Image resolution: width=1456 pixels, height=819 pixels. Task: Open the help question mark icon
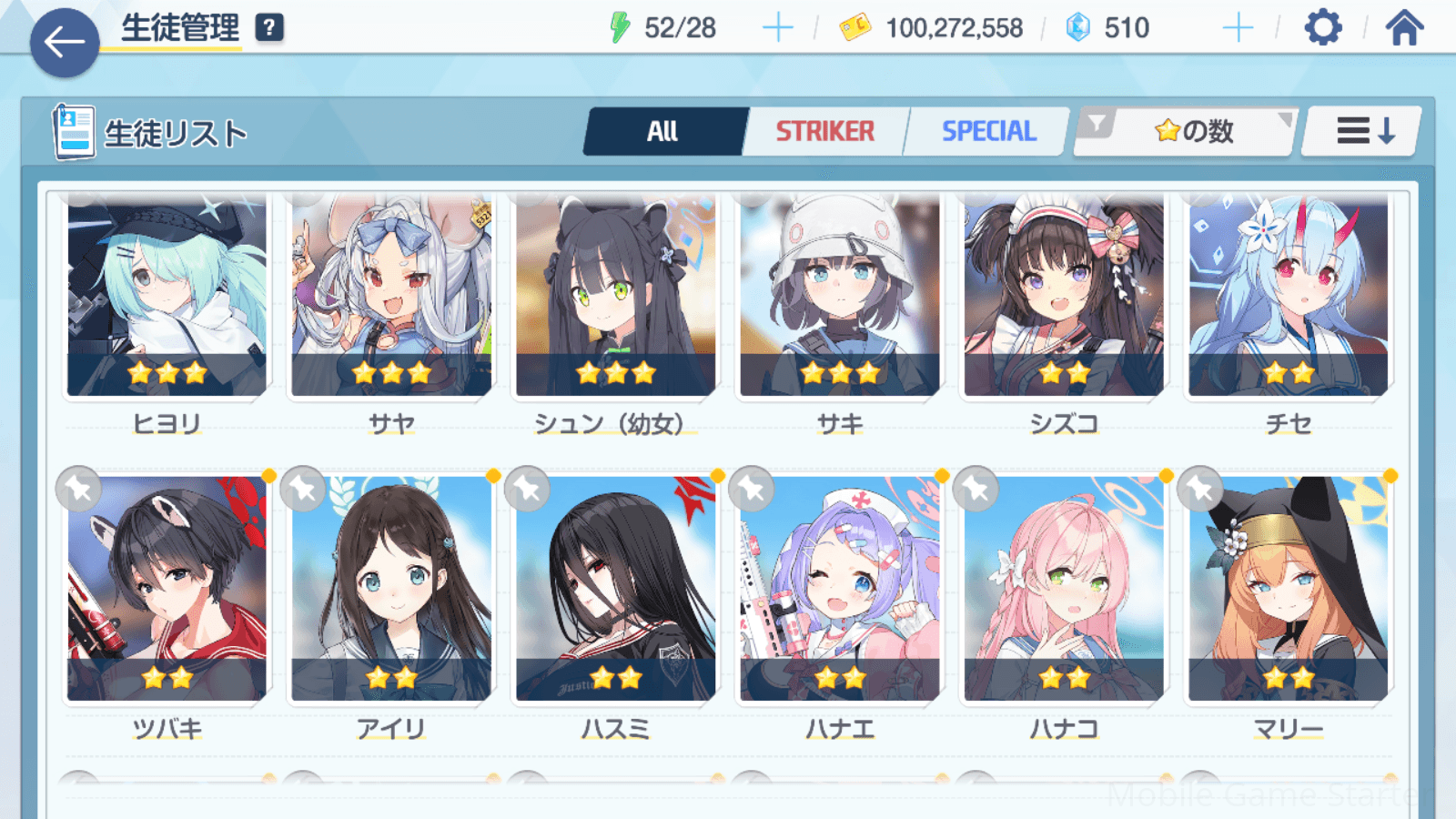point(268,28)
